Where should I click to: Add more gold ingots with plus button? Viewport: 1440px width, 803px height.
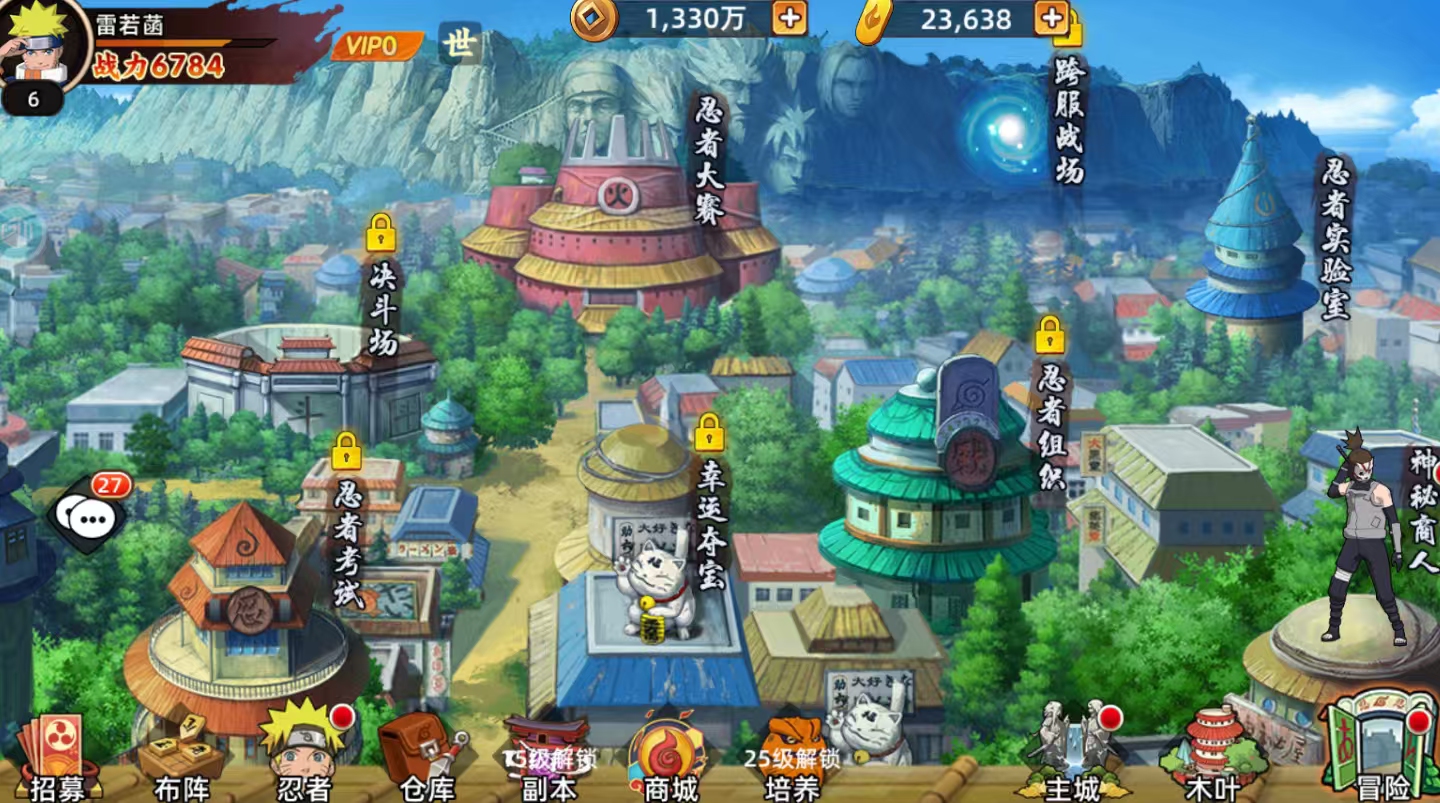tap(1051, 18)
